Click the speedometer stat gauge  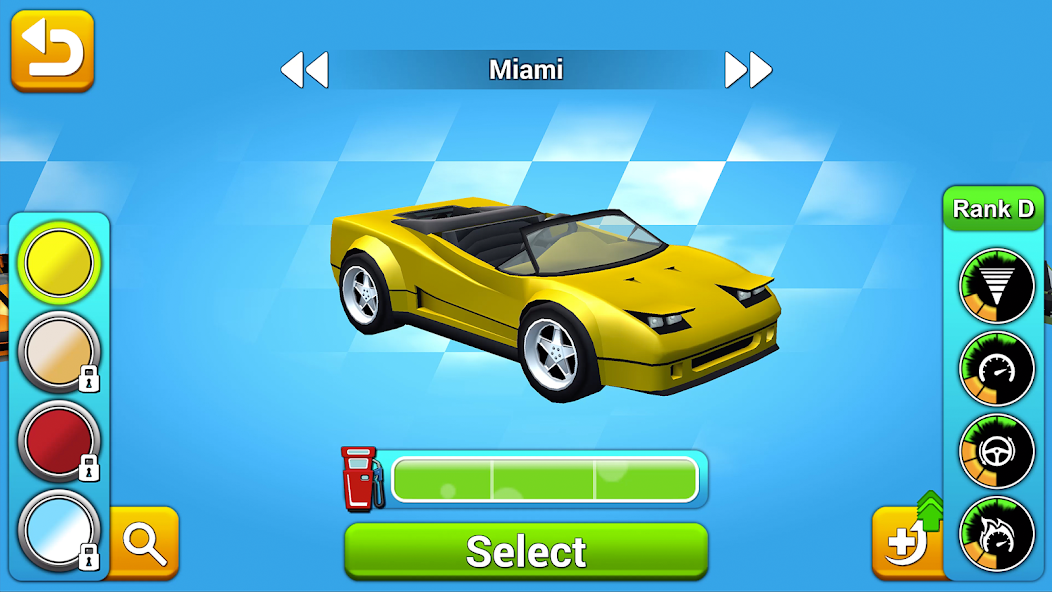996,370
